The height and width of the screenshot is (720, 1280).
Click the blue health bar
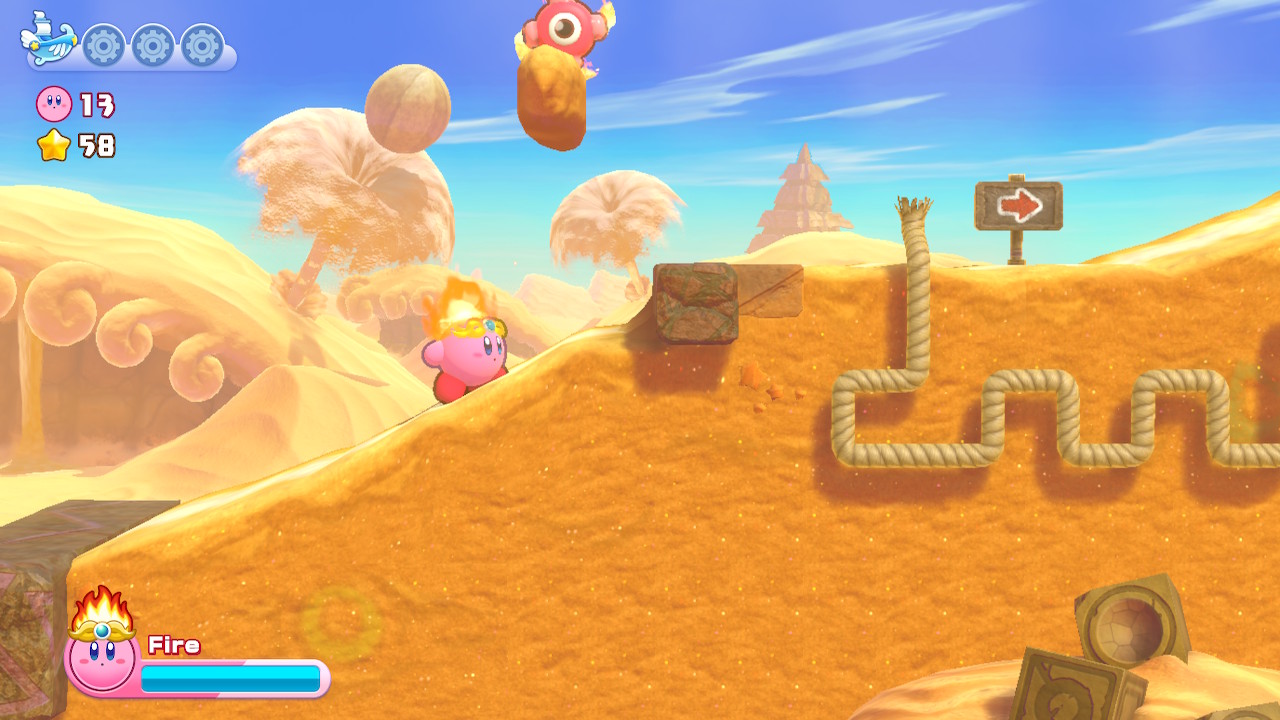[x=230, y=677]
